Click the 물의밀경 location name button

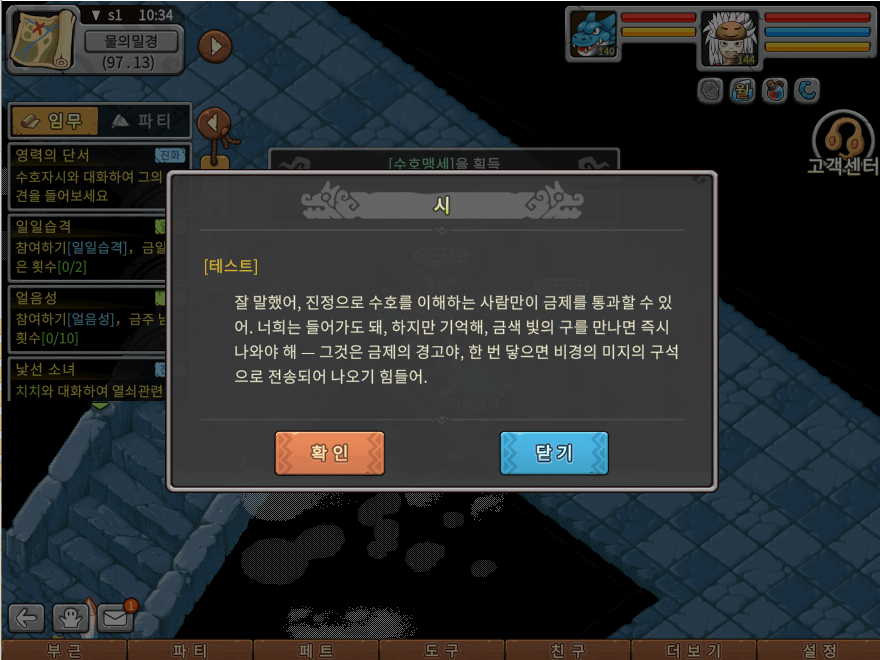point(131,41)
